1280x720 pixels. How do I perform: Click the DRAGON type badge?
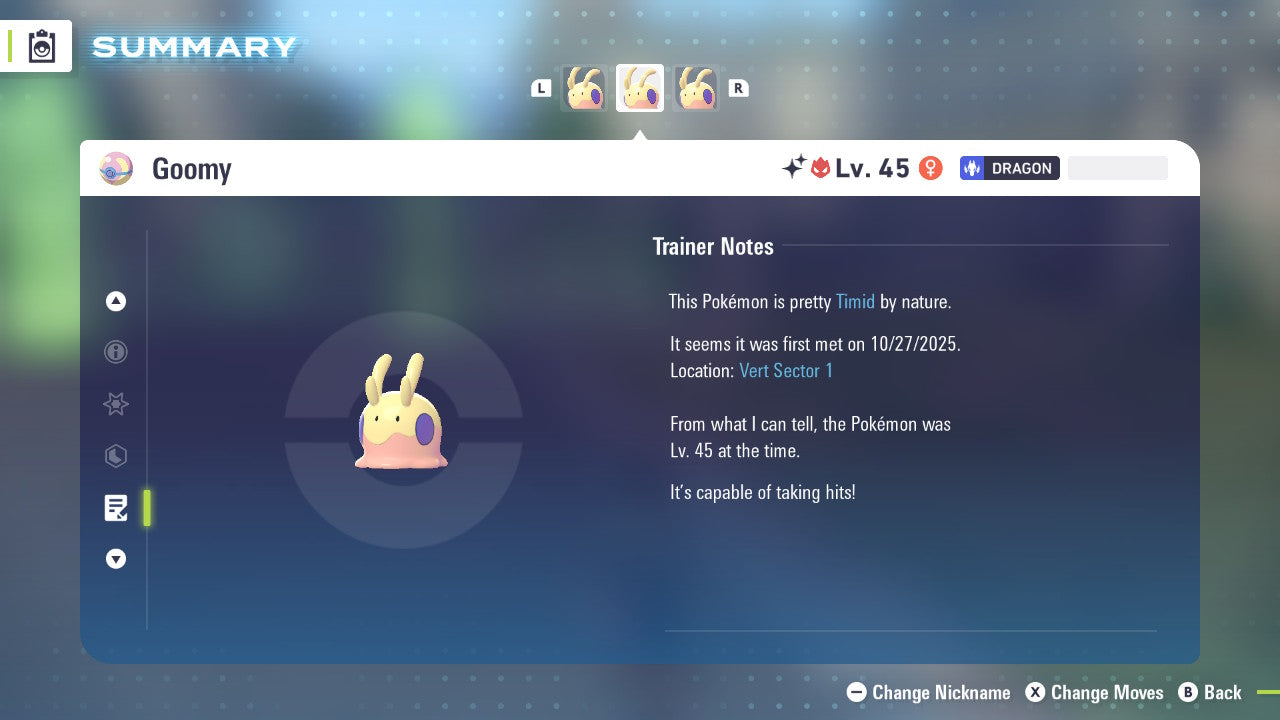1009,168
